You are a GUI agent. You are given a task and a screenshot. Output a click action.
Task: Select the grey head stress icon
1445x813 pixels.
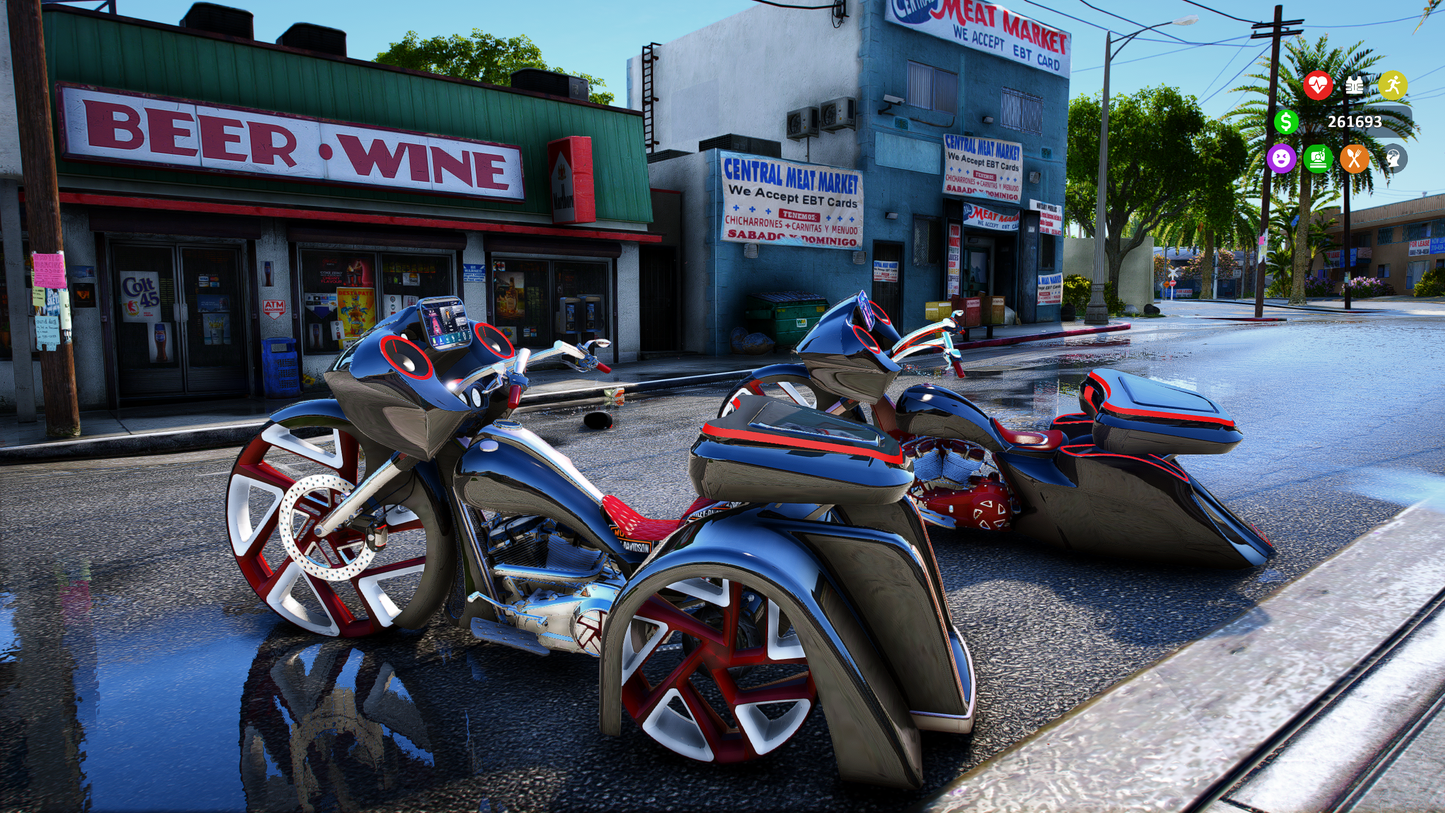[x=1392, y=159]
